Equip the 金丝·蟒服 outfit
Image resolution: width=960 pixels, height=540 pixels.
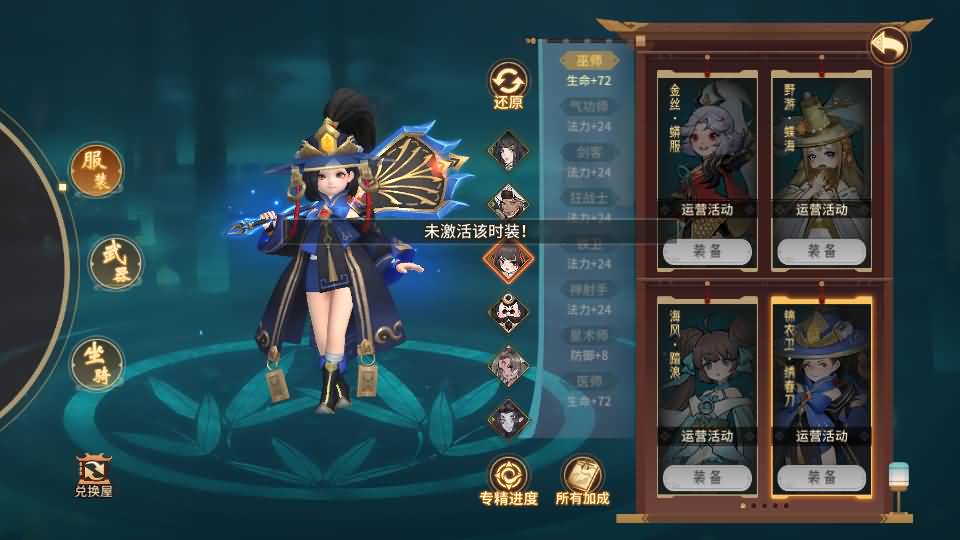(x=707, y=251)
